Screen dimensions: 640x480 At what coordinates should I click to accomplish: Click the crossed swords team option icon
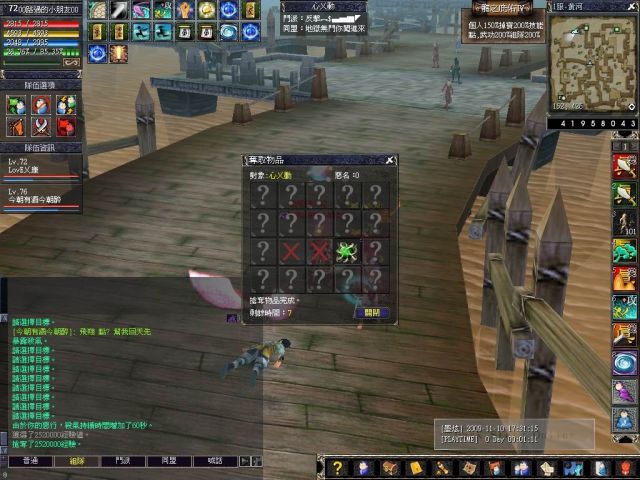pos(40,127)
